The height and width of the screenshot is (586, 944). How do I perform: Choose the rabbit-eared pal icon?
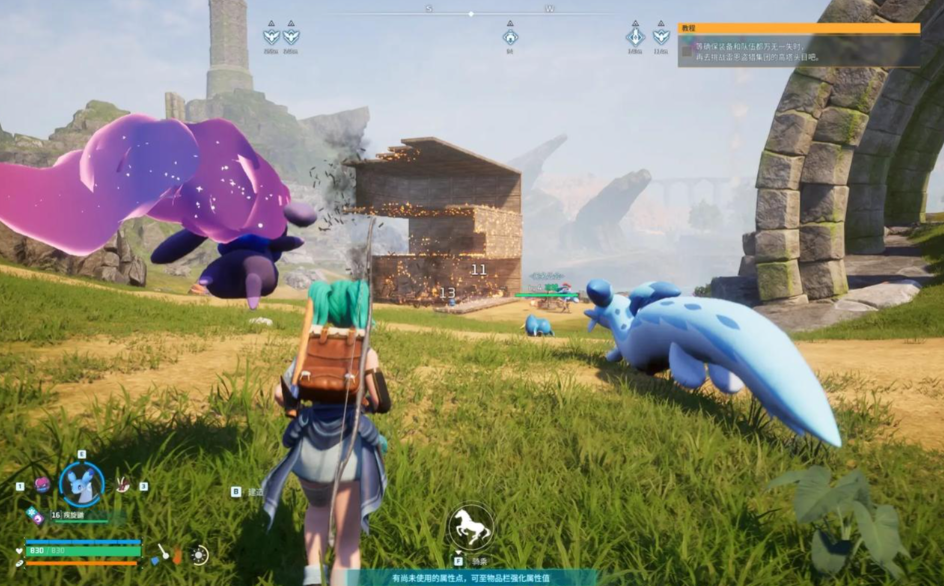click(x=123, y=484)
